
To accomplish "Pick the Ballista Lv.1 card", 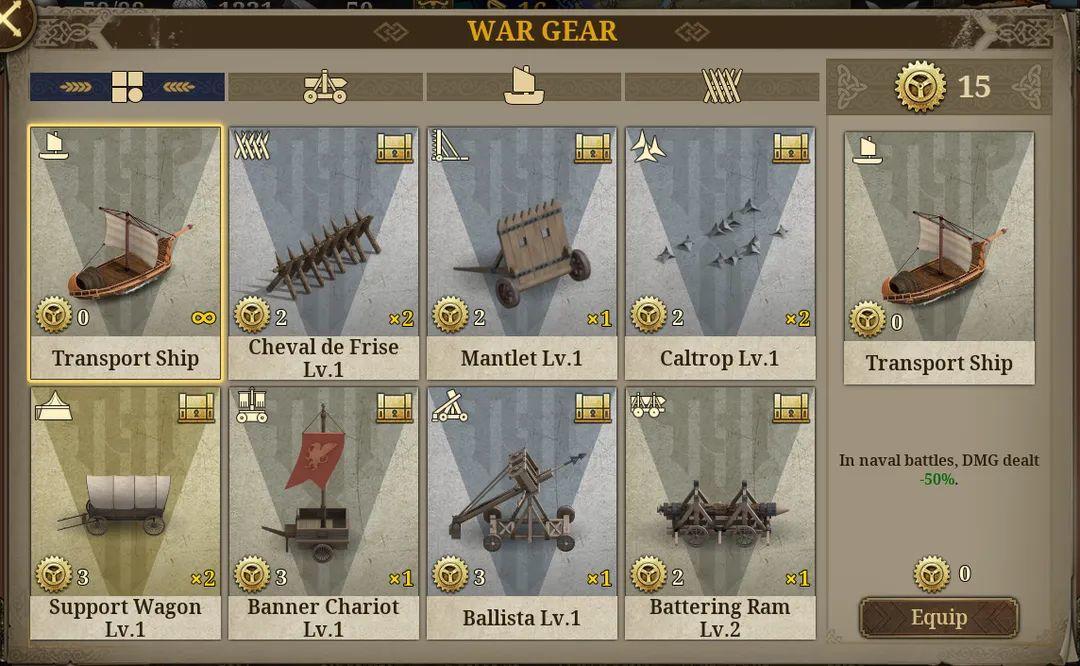I will (x=521, y=513).
